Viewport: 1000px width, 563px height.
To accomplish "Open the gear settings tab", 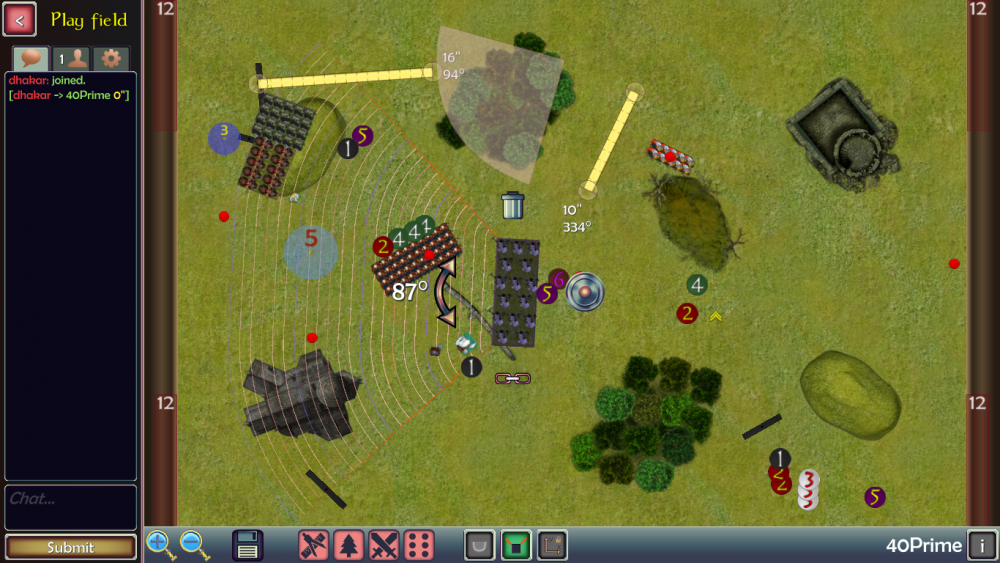I will pyautogui.click(x=110, y=58).
